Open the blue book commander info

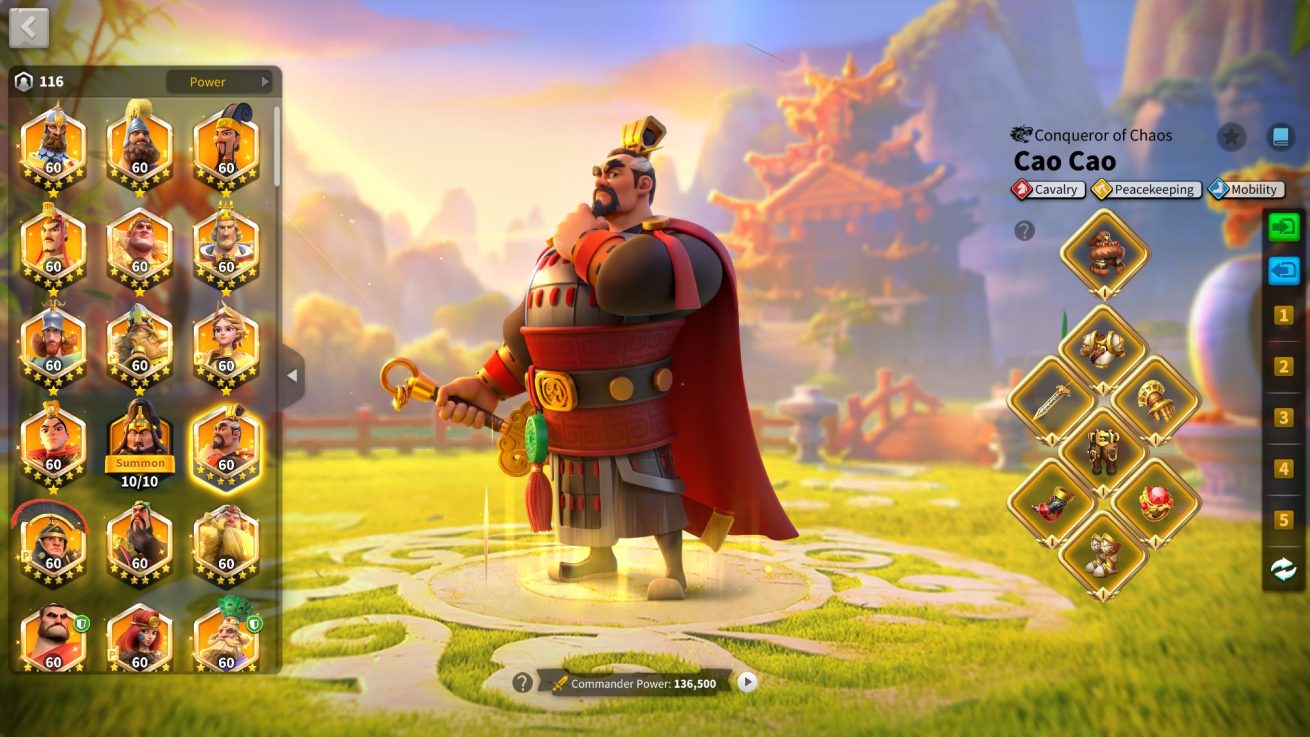point(1280,137)
